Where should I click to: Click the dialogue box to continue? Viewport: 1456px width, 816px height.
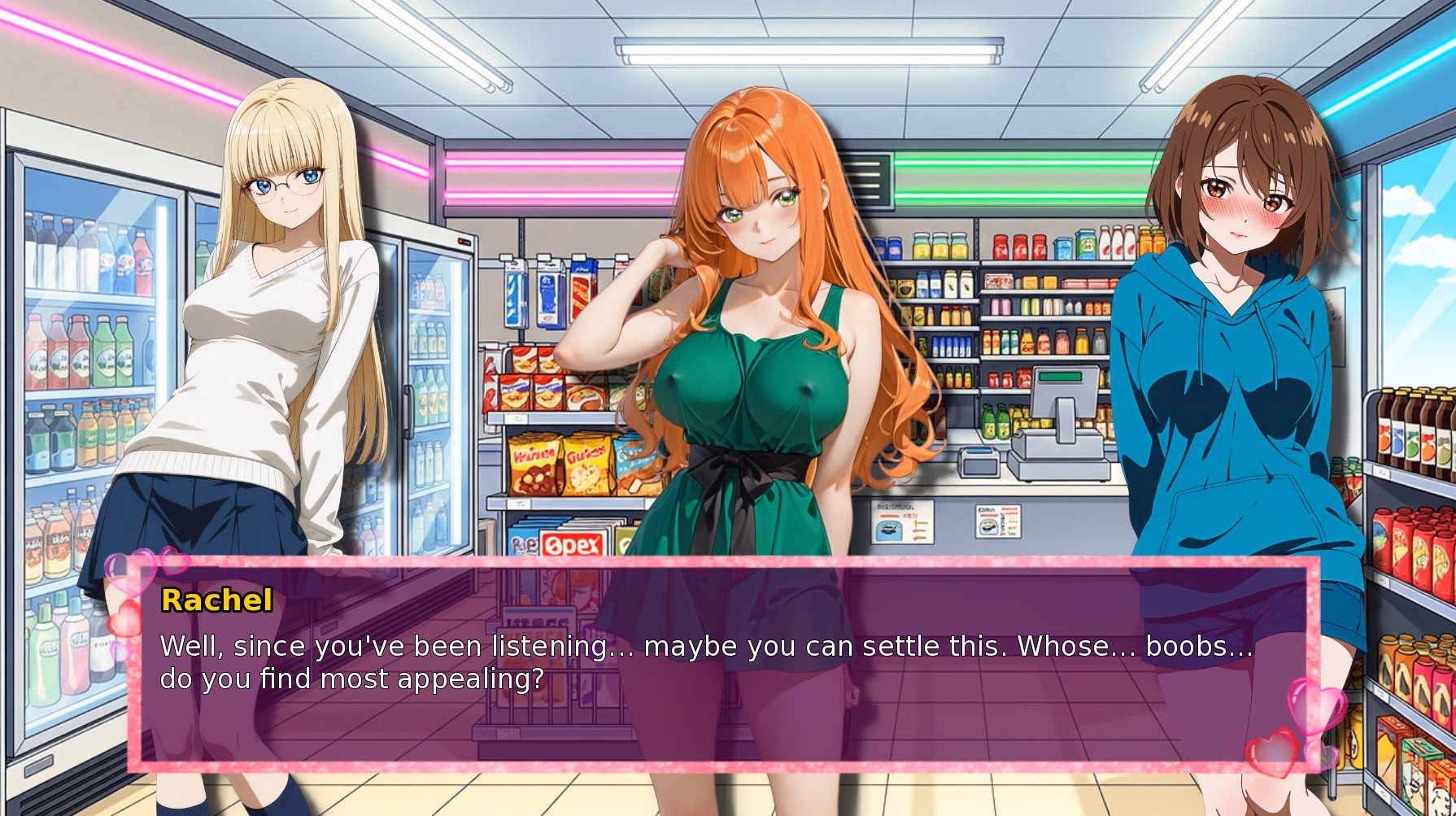pyautogui.click(x=724, y=664)
